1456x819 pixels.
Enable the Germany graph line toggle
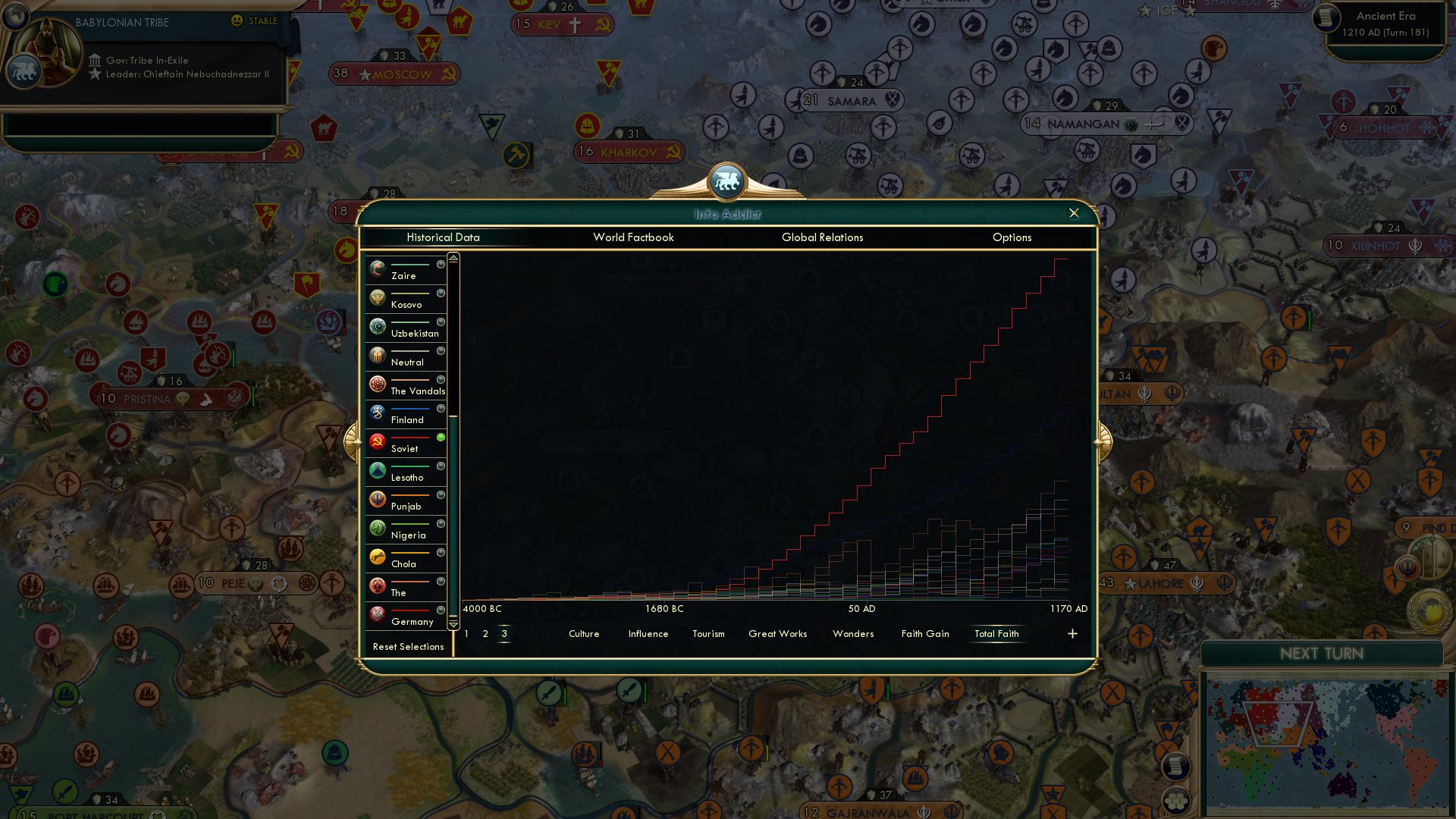441,610
